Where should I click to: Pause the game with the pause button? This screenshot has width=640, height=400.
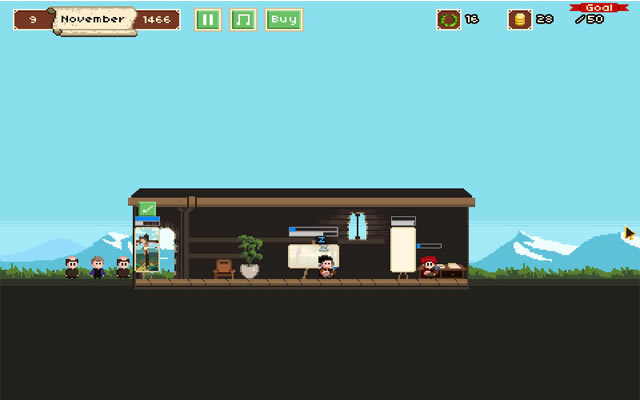(x=207, y=19)
